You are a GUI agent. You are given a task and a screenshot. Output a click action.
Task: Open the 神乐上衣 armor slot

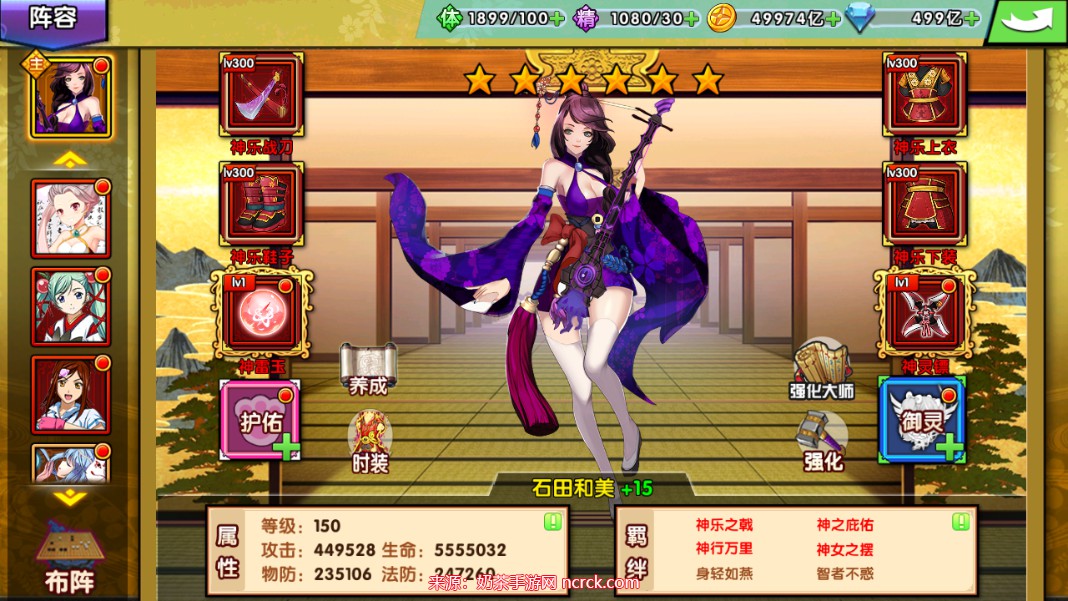924,96
